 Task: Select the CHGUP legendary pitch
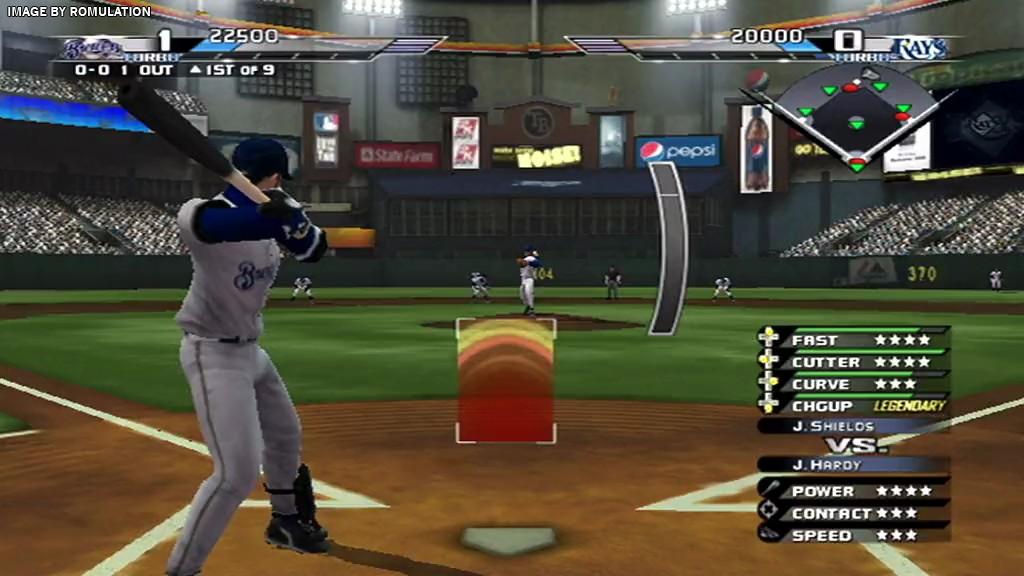tap(853, 406)
